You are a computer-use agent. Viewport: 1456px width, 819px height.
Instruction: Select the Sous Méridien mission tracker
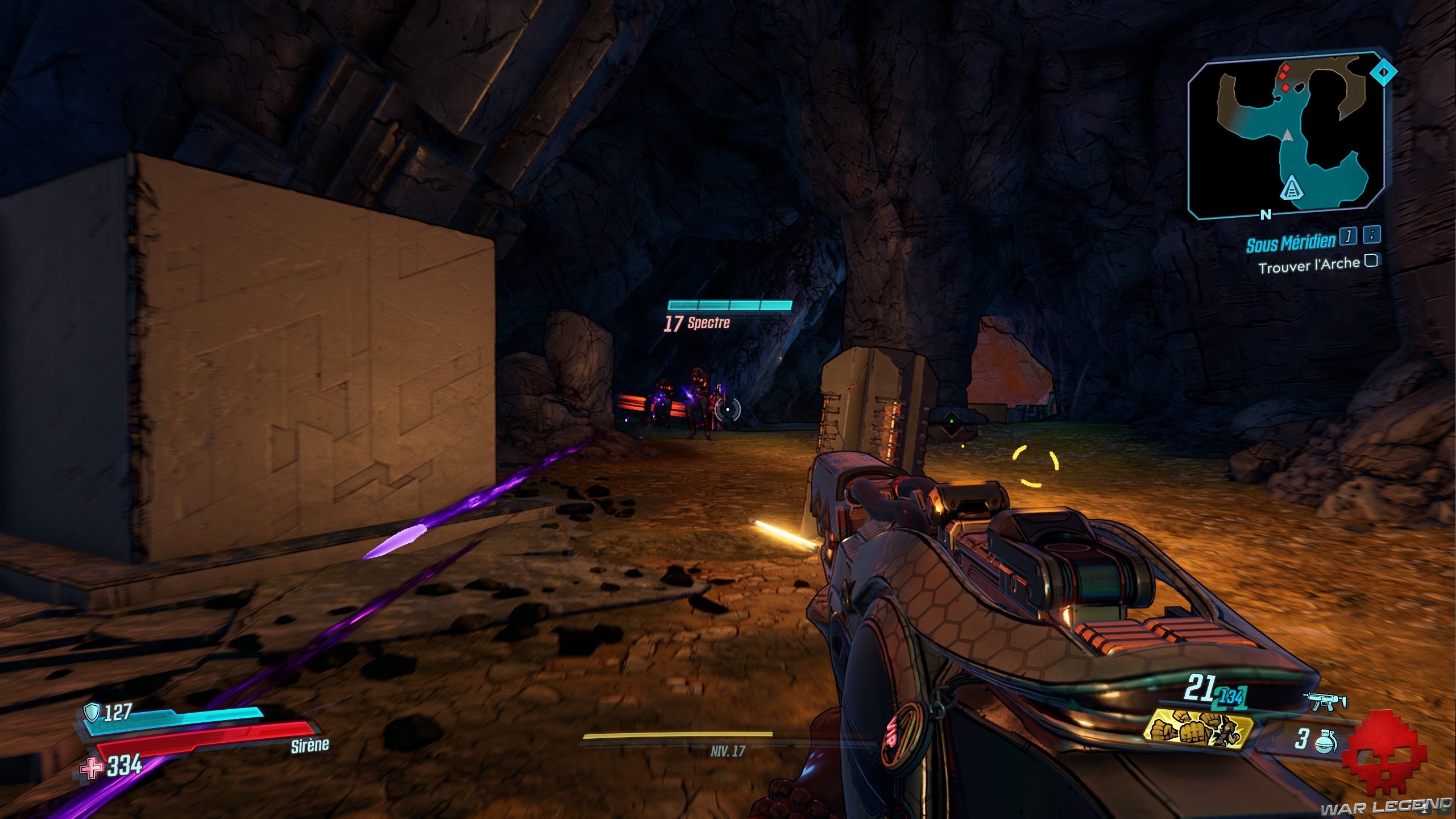click(1290, 243)
